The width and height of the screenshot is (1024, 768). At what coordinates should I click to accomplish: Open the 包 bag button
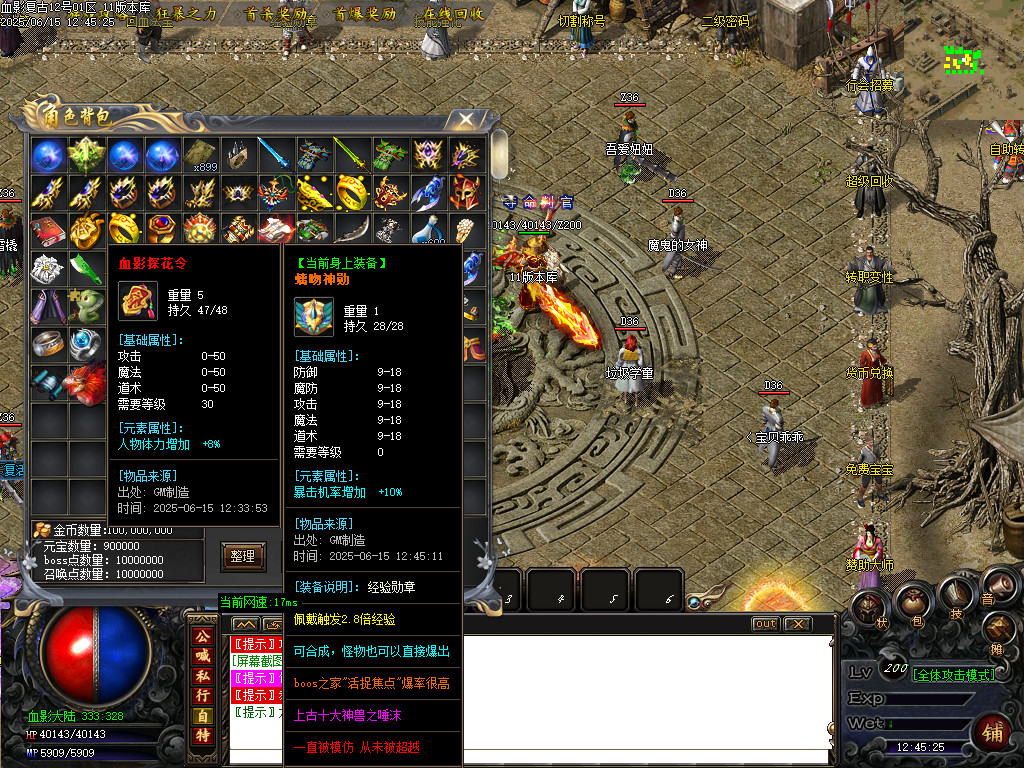pyautogui.click(x=912, y=602)
